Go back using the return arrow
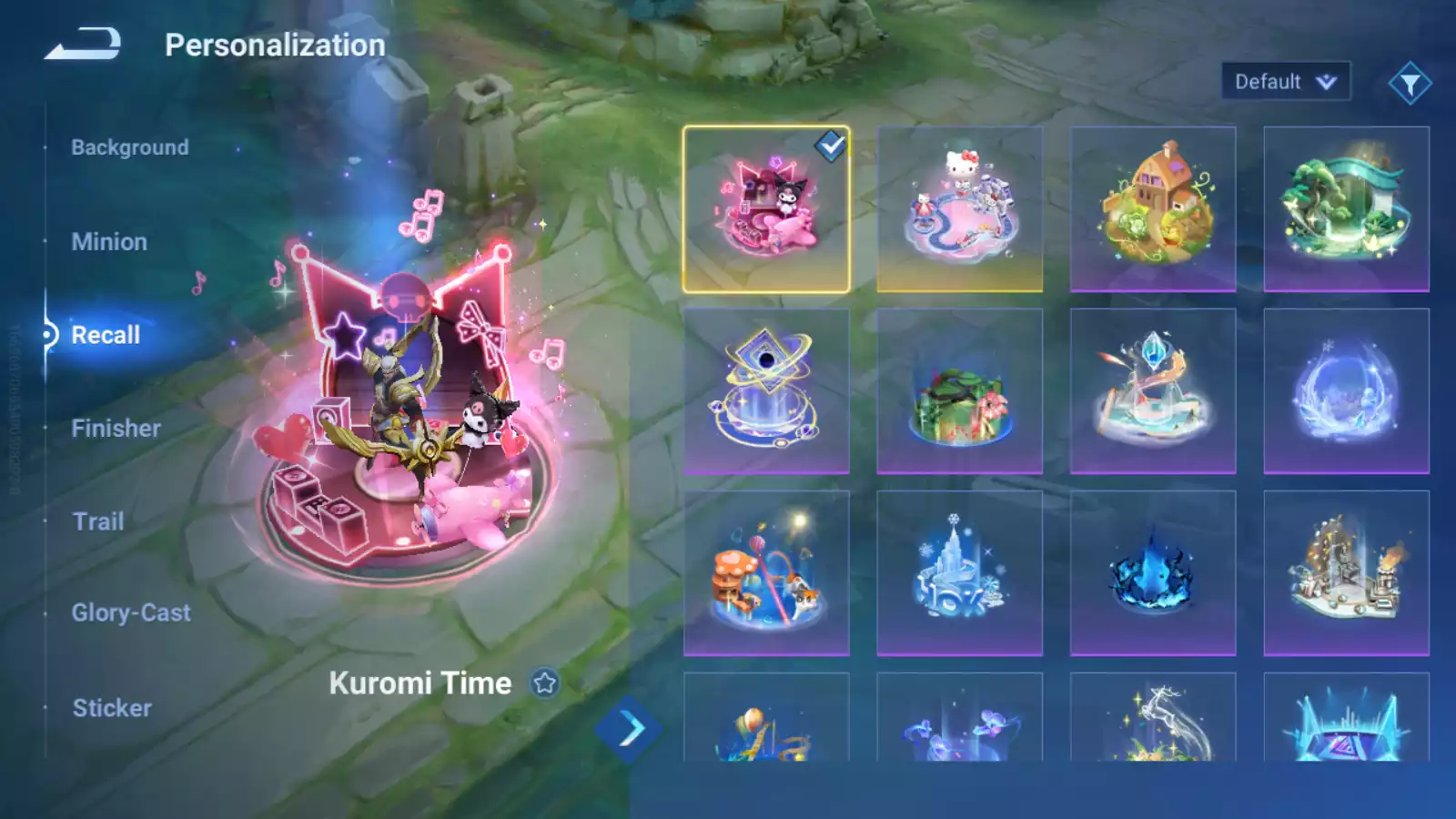The height and width of the screenshot is (819, 1456). click(83, 44)
